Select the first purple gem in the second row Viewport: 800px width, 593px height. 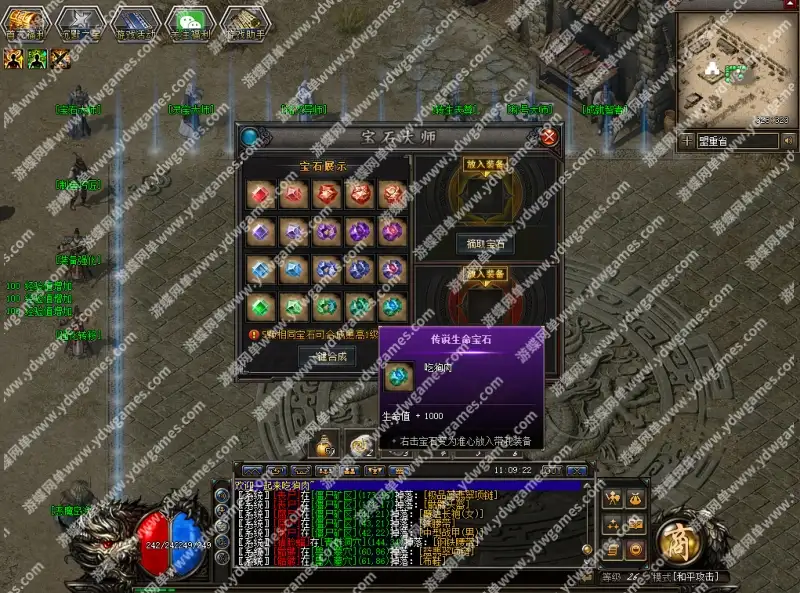tap(261, 232)
